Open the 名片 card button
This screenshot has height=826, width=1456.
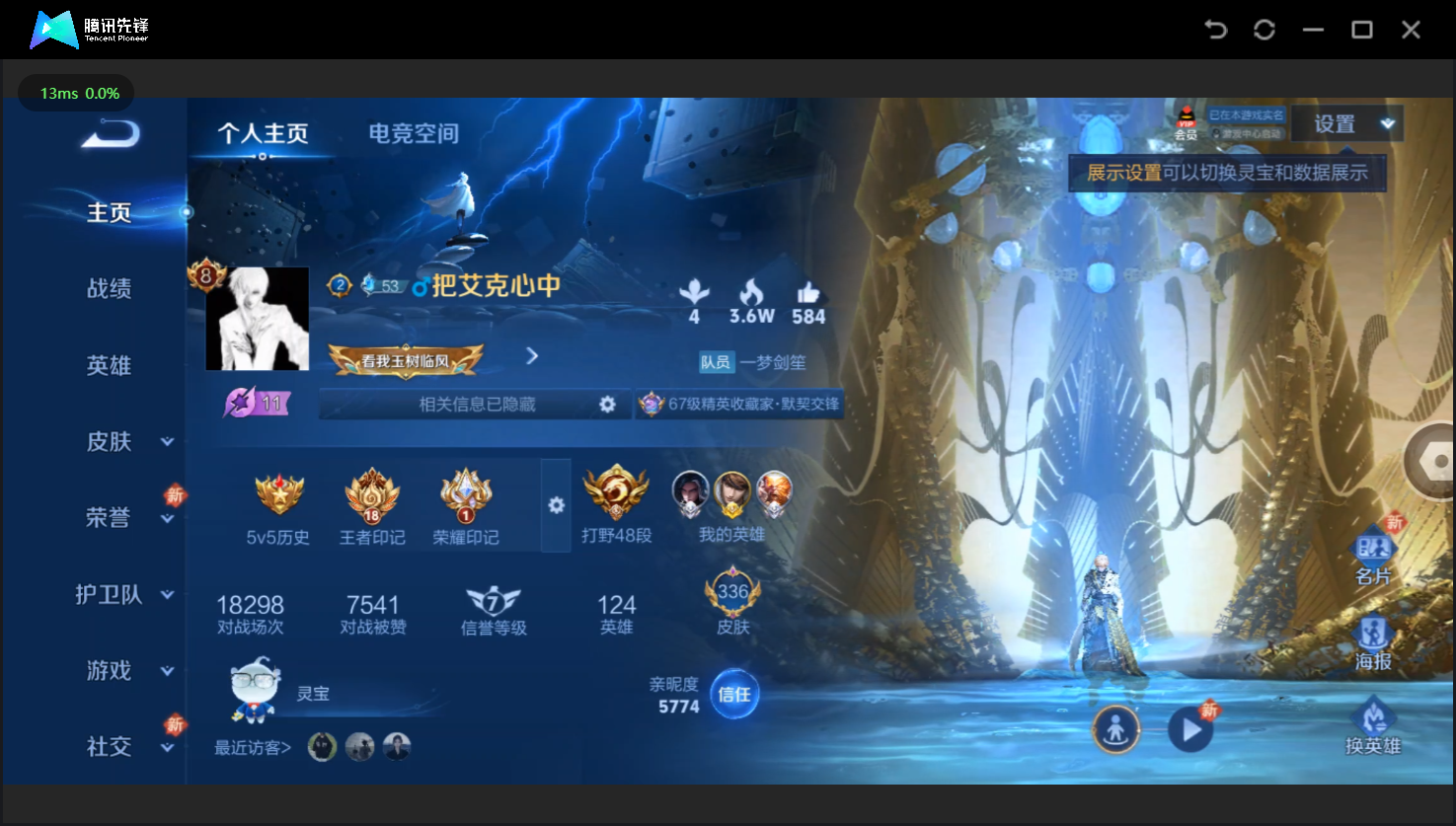coord(1373,559)
